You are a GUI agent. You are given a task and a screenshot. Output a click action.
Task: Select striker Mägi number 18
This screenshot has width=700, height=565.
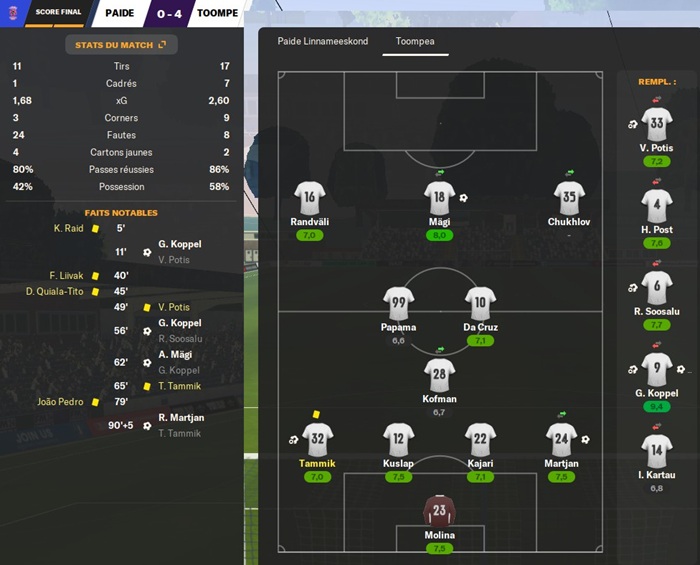tap(439, 198)
